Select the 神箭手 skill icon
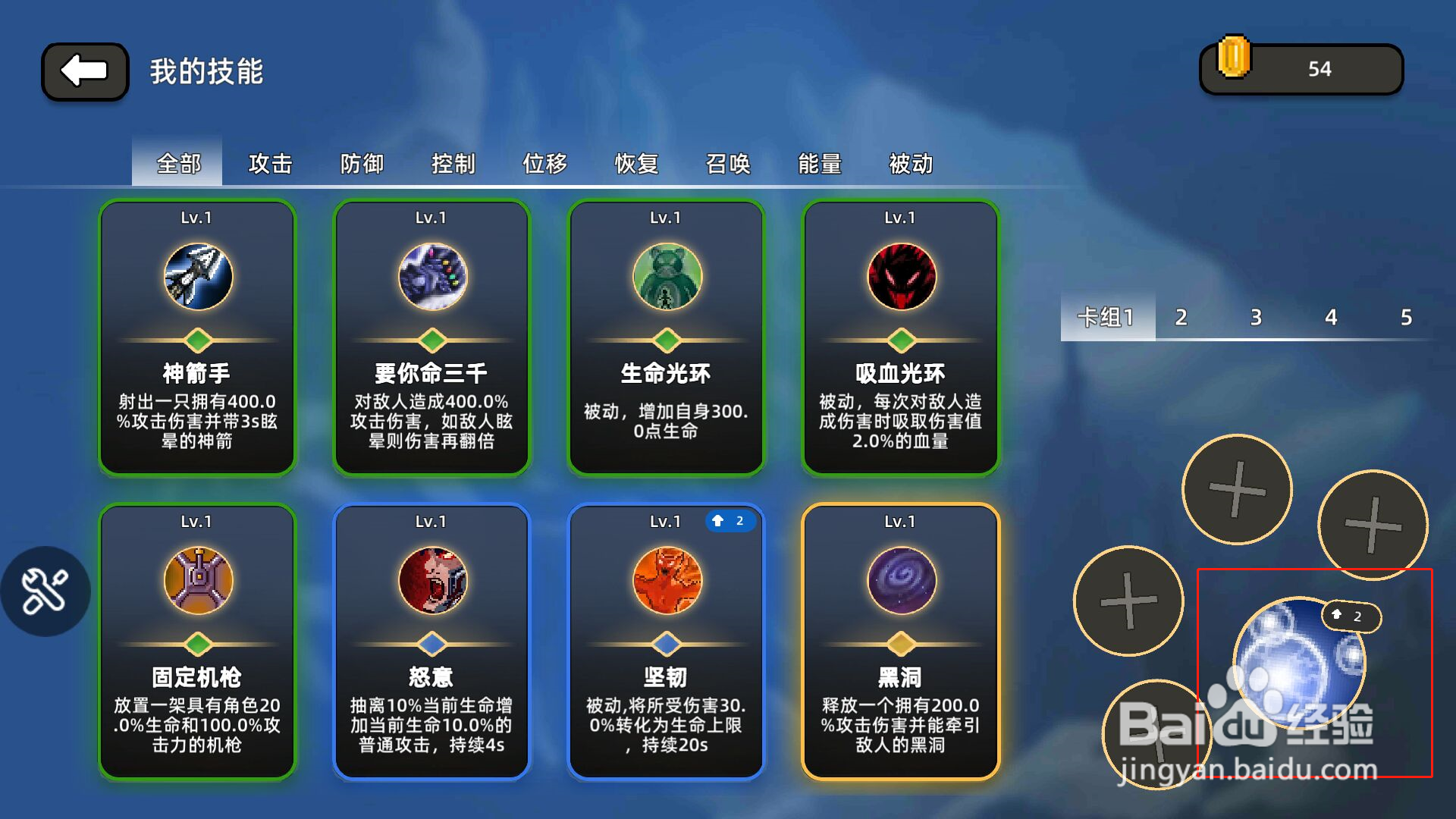The image size is (1456, 819). pyautogui.click(x=196, y=276)
